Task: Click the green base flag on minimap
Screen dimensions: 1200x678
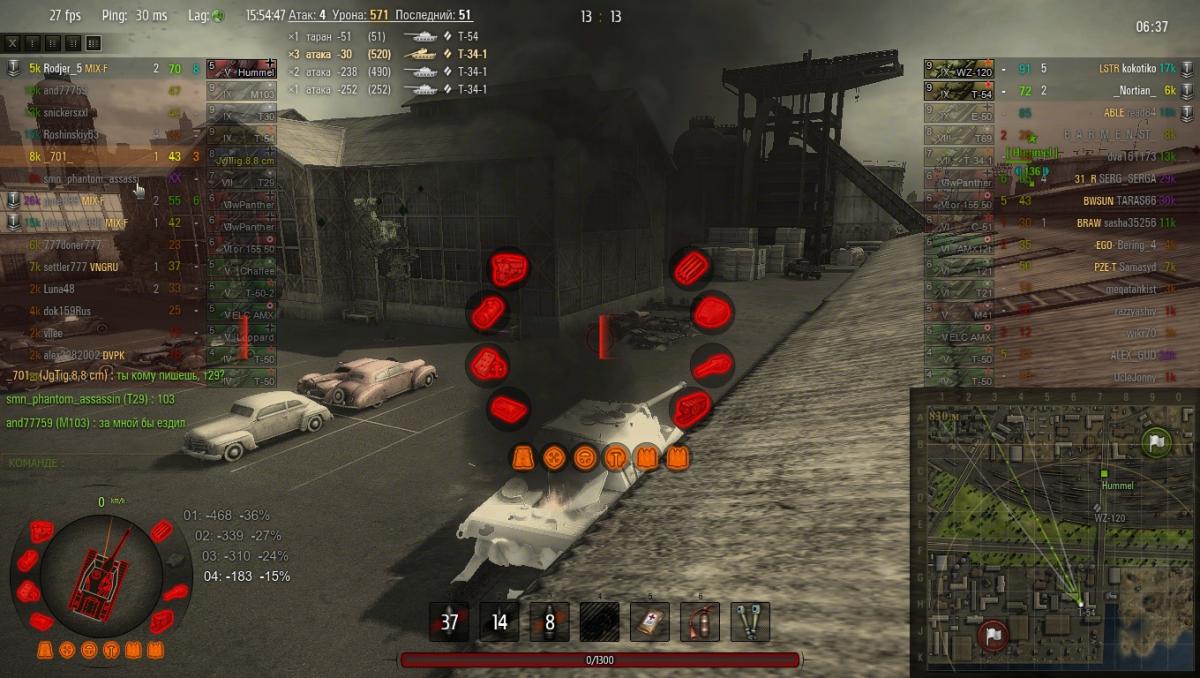Action: [x=1156, y=441]
